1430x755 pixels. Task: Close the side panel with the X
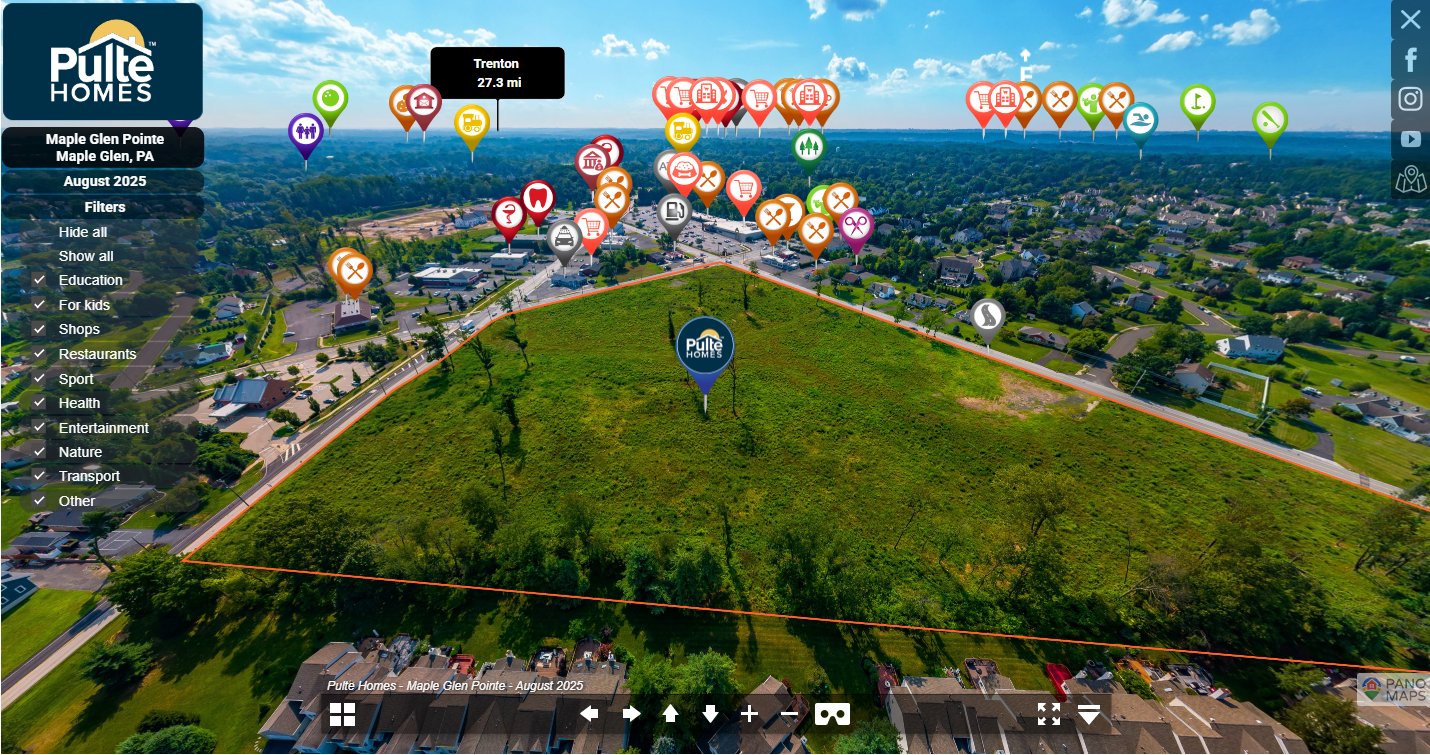point(1410,19)
